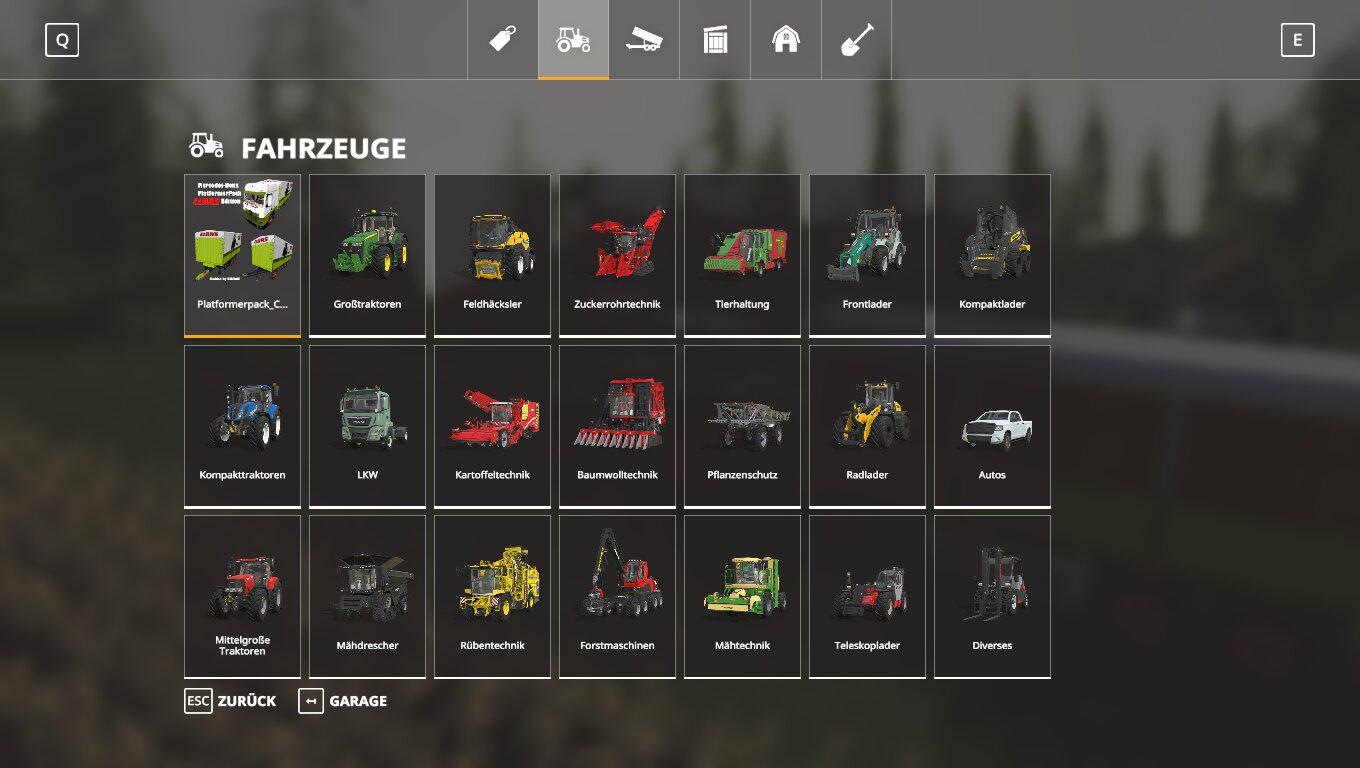Viewport: 1360px width, 768px height.
Task: Switch to the price tag shop tab
Action: coord(503,40)
